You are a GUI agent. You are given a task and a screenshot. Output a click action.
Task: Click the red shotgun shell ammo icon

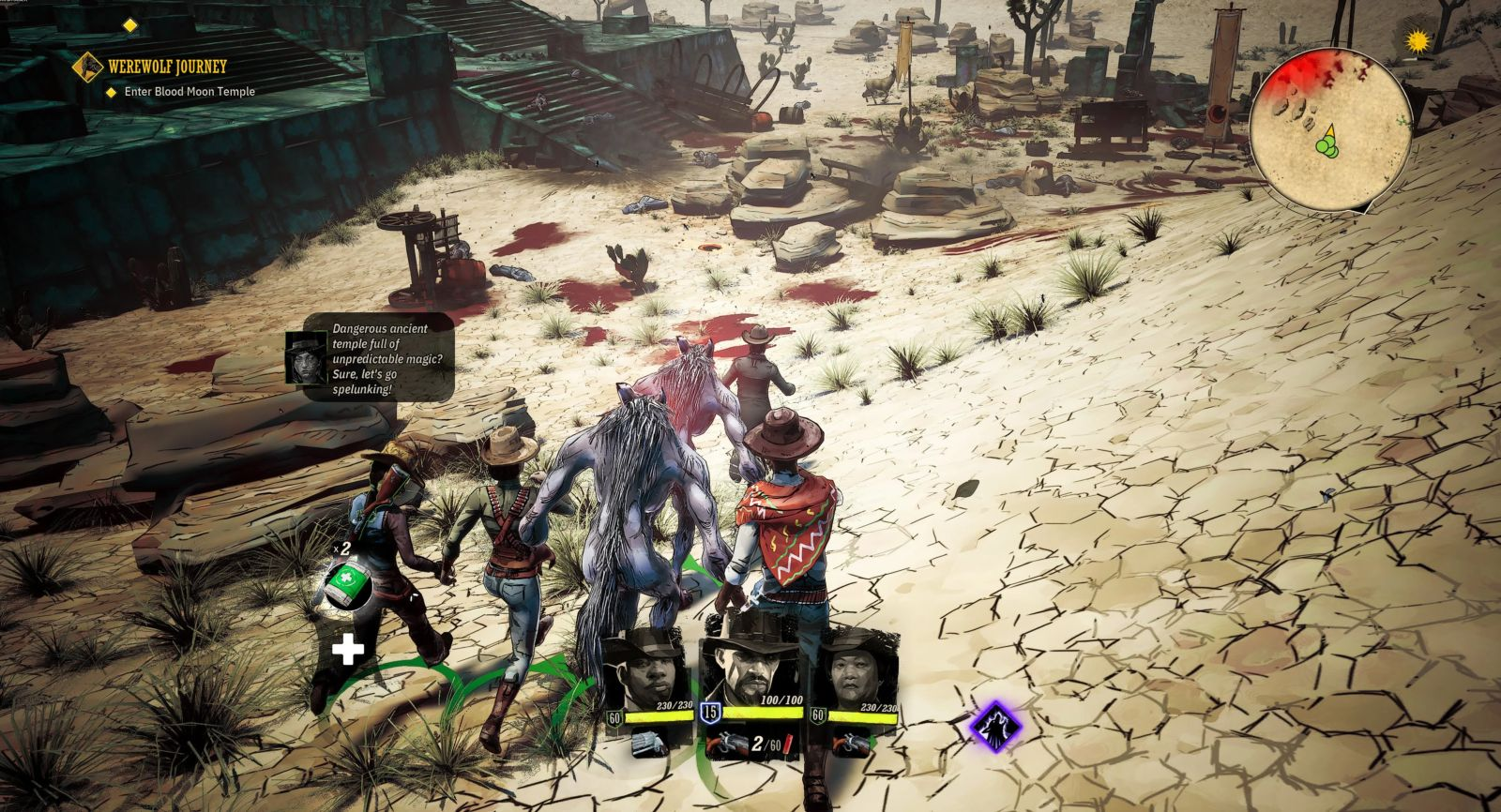tap(789, 744)
